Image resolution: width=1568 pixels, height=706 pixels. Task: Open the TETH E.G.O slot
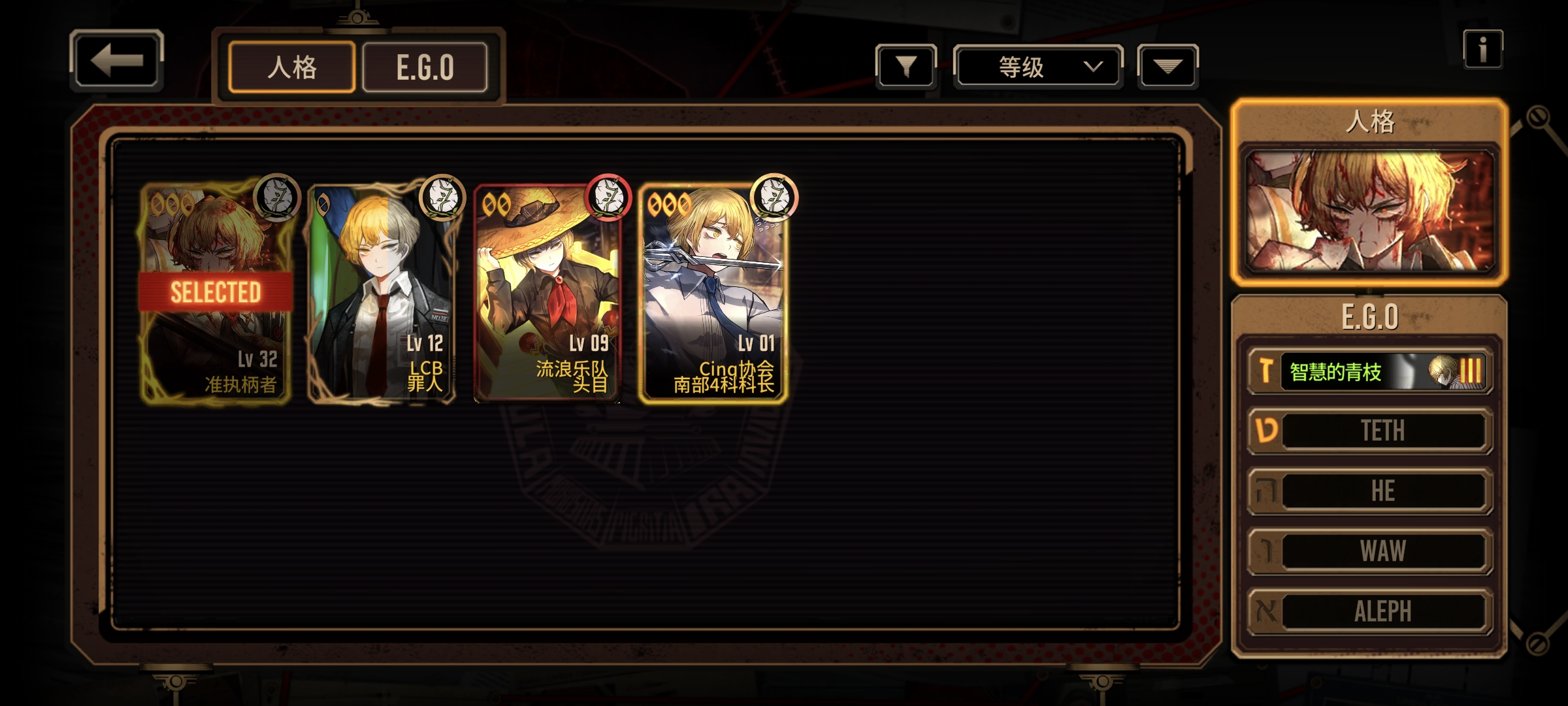tap(1370, 431)
